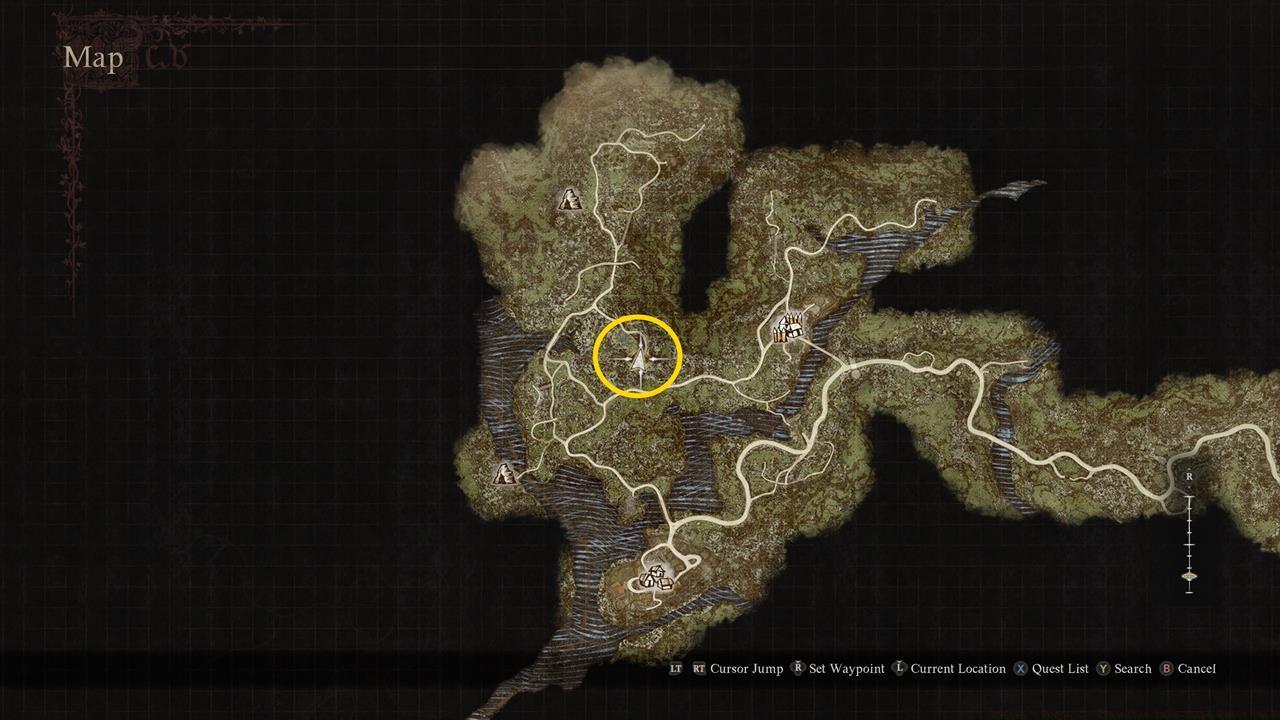Click the northern campsite icon

(x=570, y=200)
